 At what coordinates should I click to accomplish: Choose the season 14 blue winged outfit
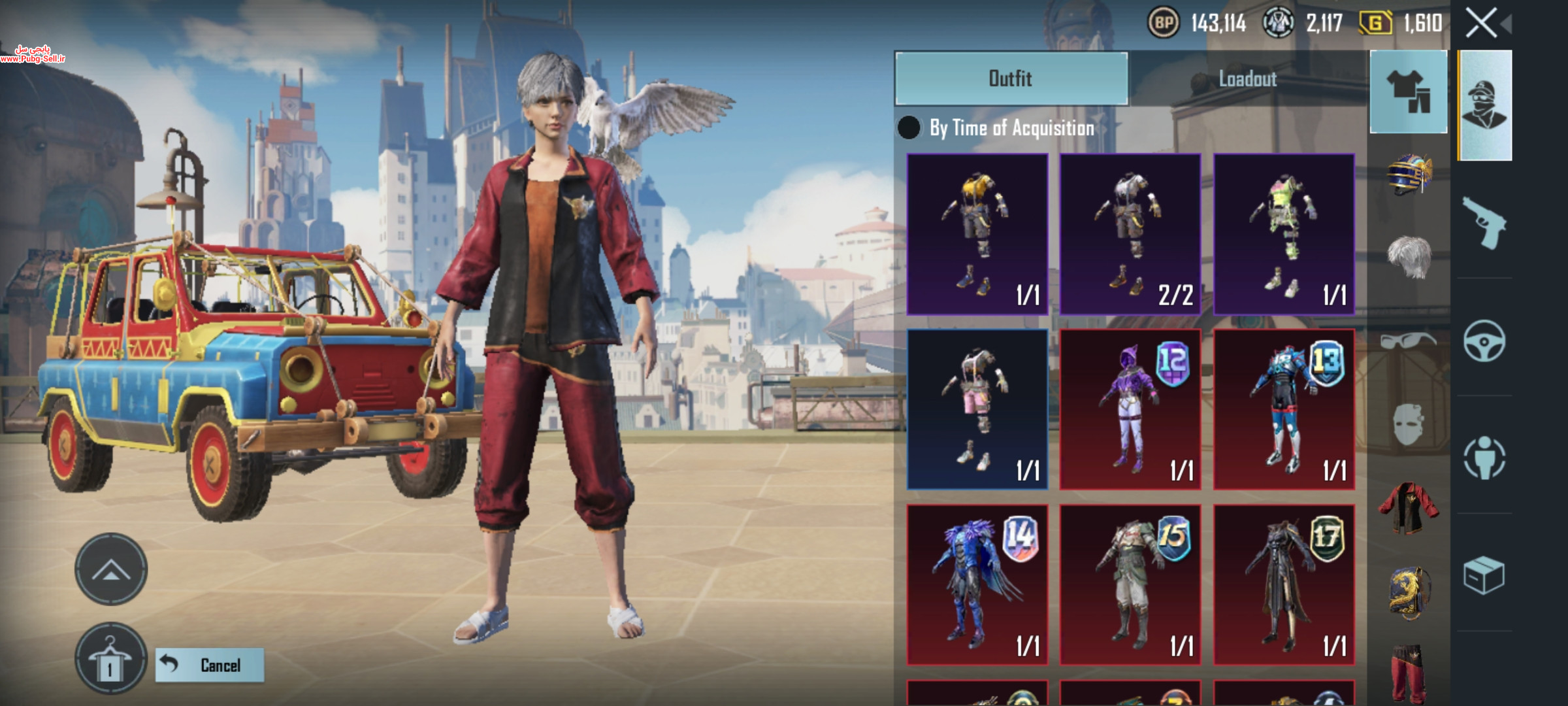(977, 584)
